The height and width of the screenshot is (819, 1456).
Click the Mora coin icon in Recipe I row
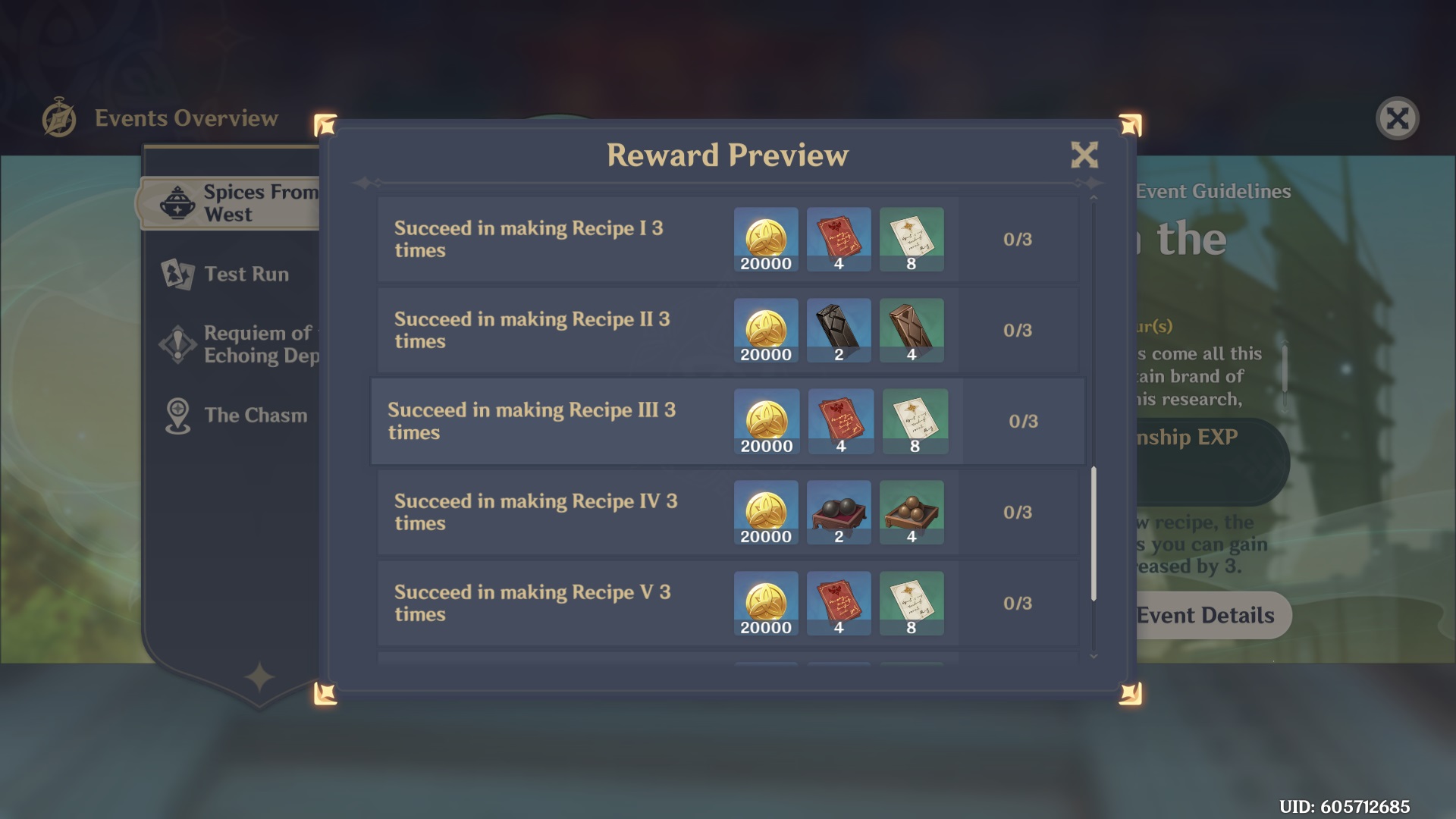click(x=765, y=237)
